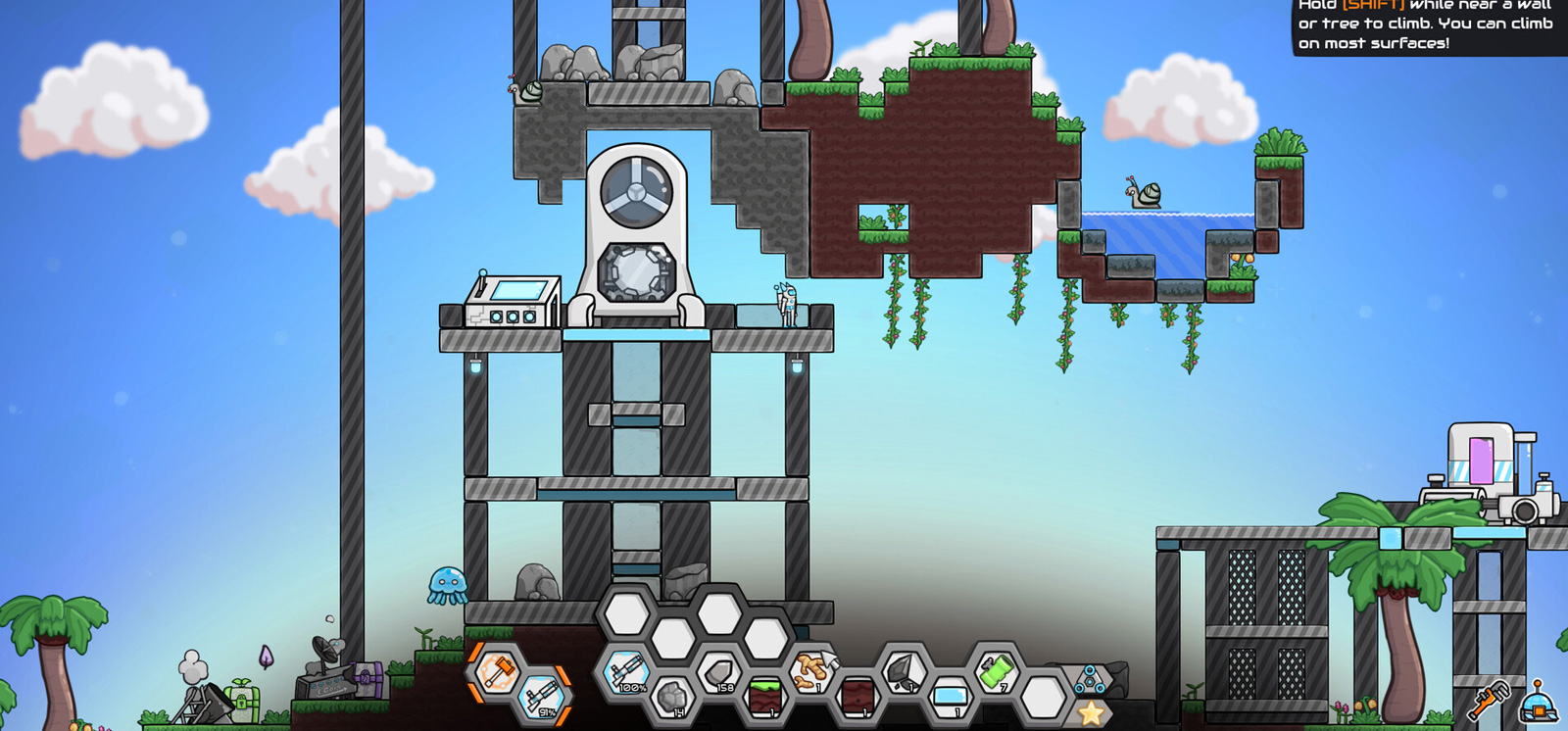Pick the gray stone slot with 158

coord(718,672)
